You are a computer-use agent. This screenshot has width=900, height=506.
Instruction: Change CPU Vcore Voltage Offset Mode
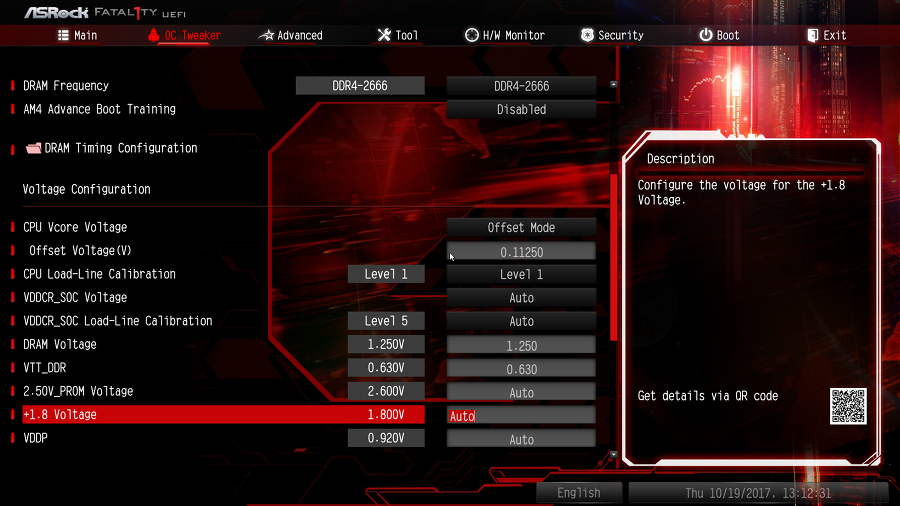pos(521,228)
